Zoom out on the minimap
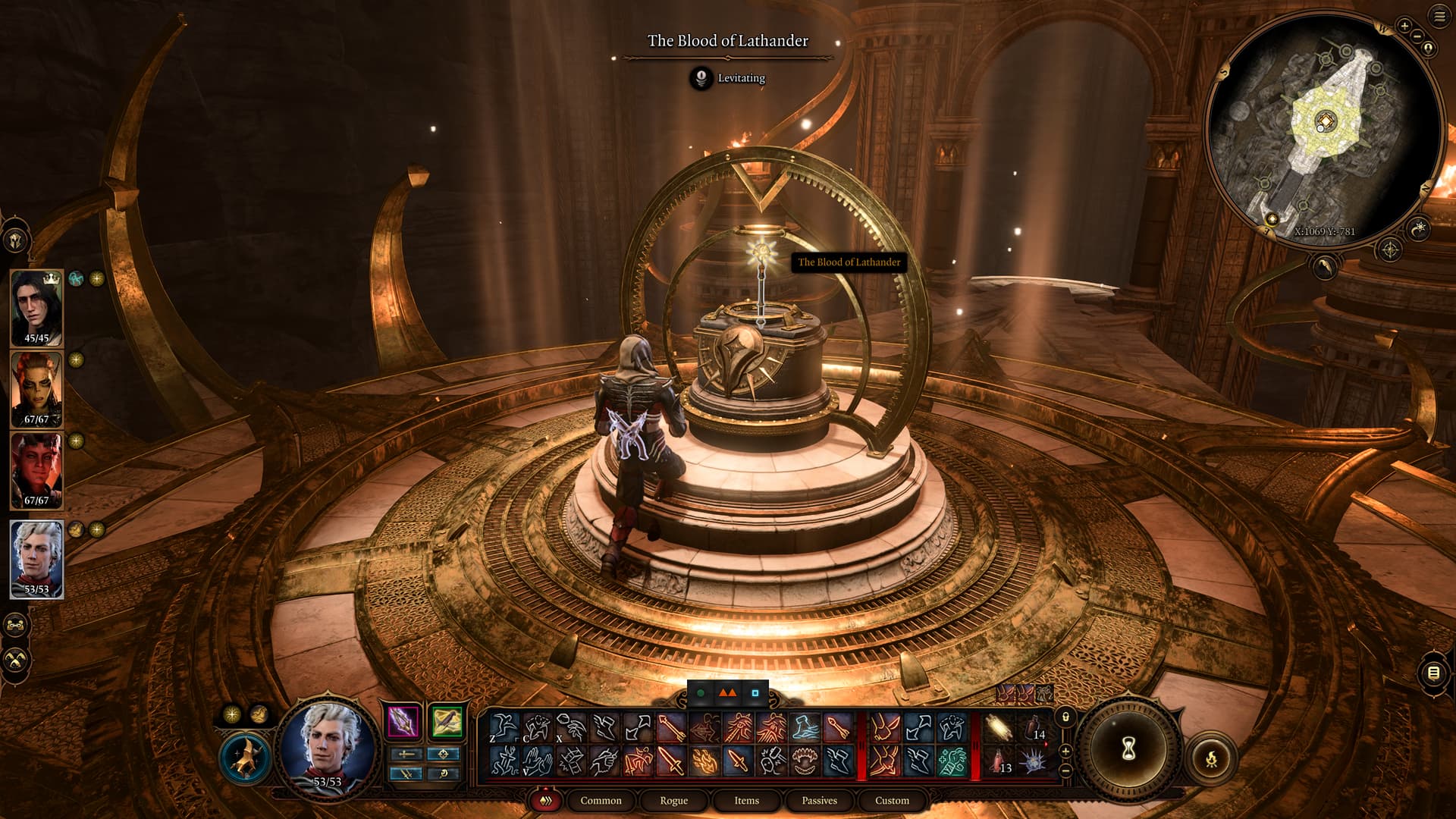Viewport: 1456px width, 819px height. 1417,36
